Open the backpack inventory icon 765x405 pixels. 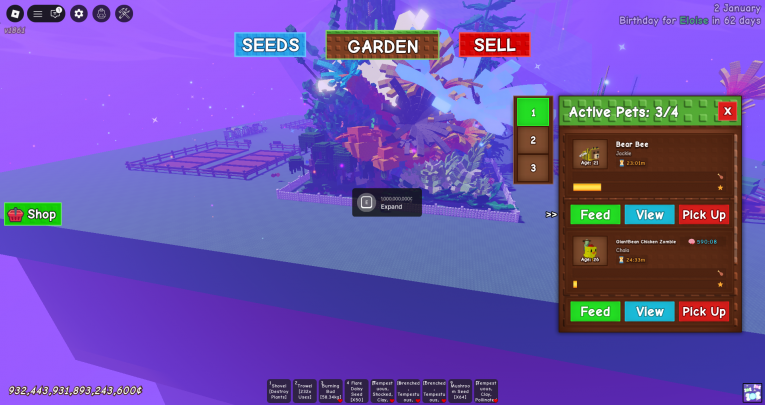[x=101, y=14]
